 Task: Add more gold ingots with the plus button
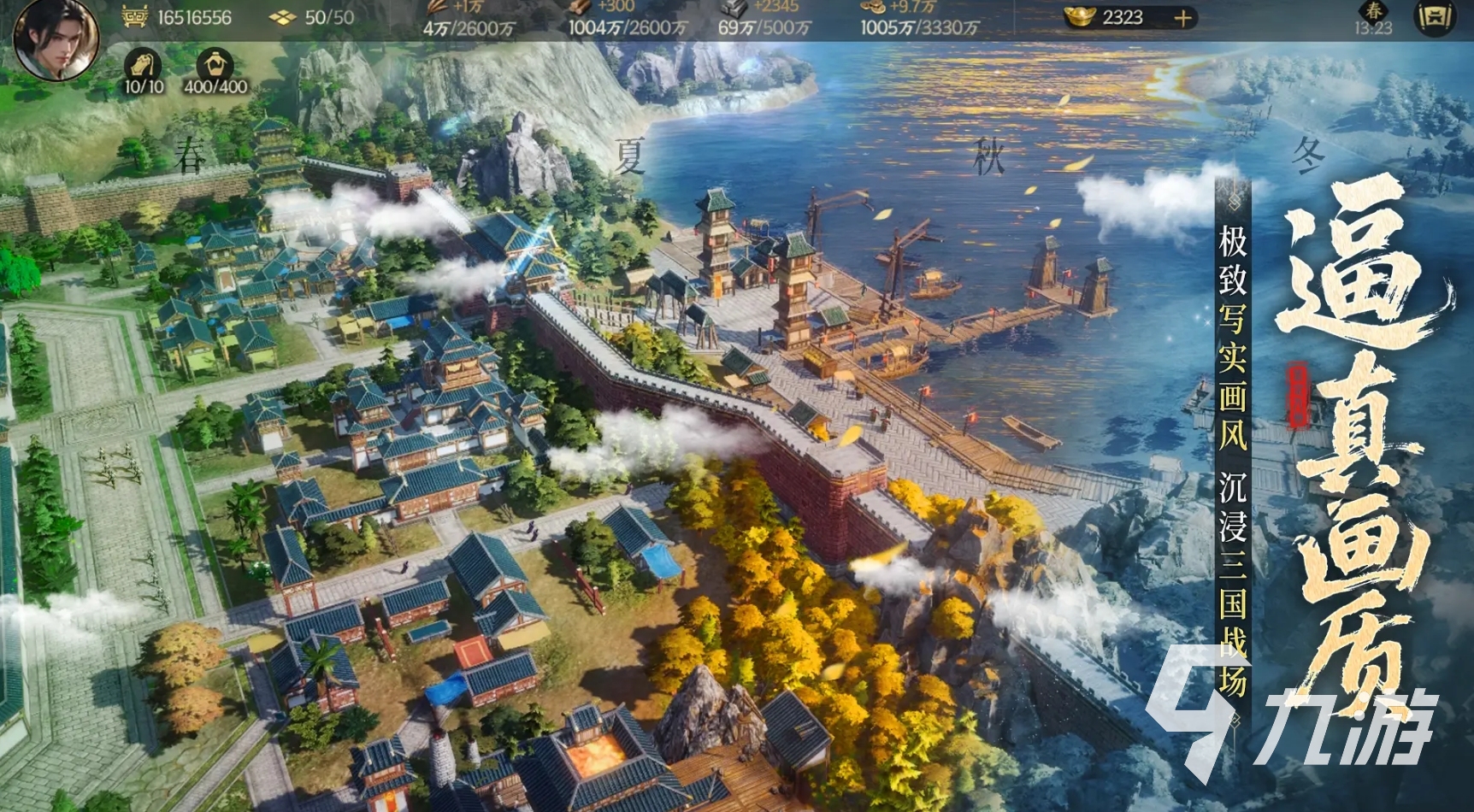click(1182, 18)
